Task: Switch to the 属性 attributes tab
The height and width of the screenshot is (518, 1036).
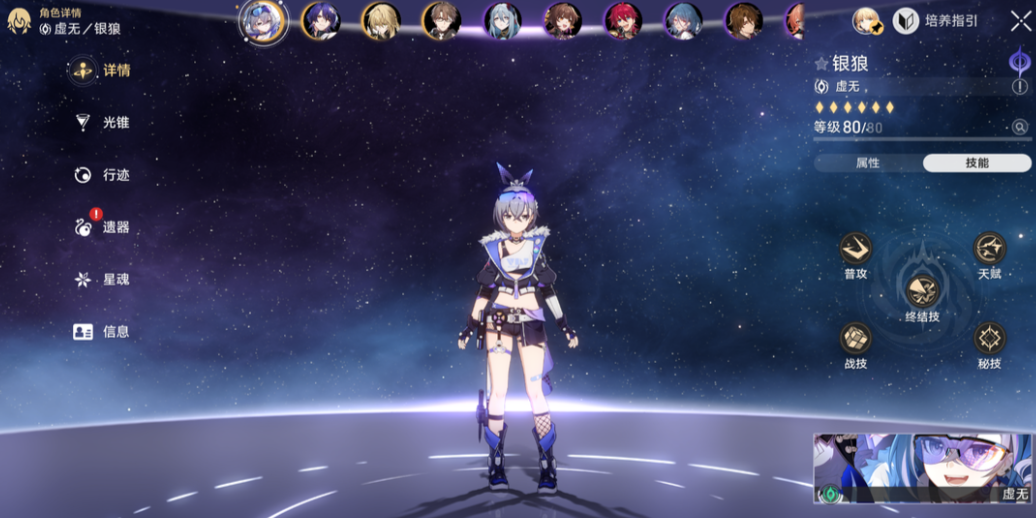Action: tap(867, 163)
